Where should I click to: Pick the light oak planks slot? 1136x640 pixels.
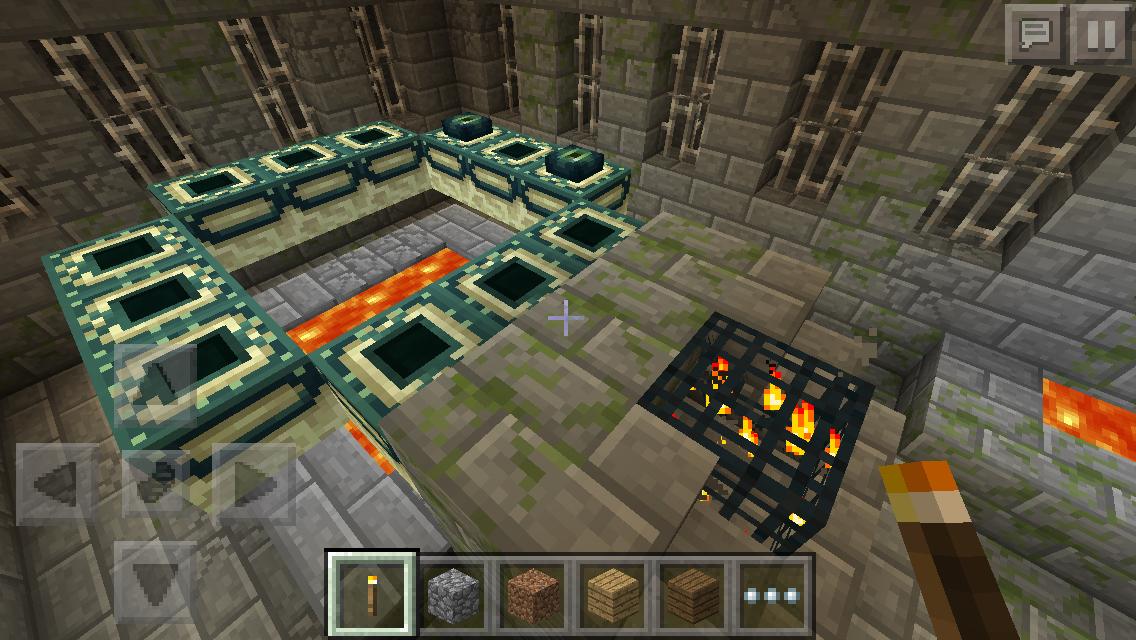point(612,593)
